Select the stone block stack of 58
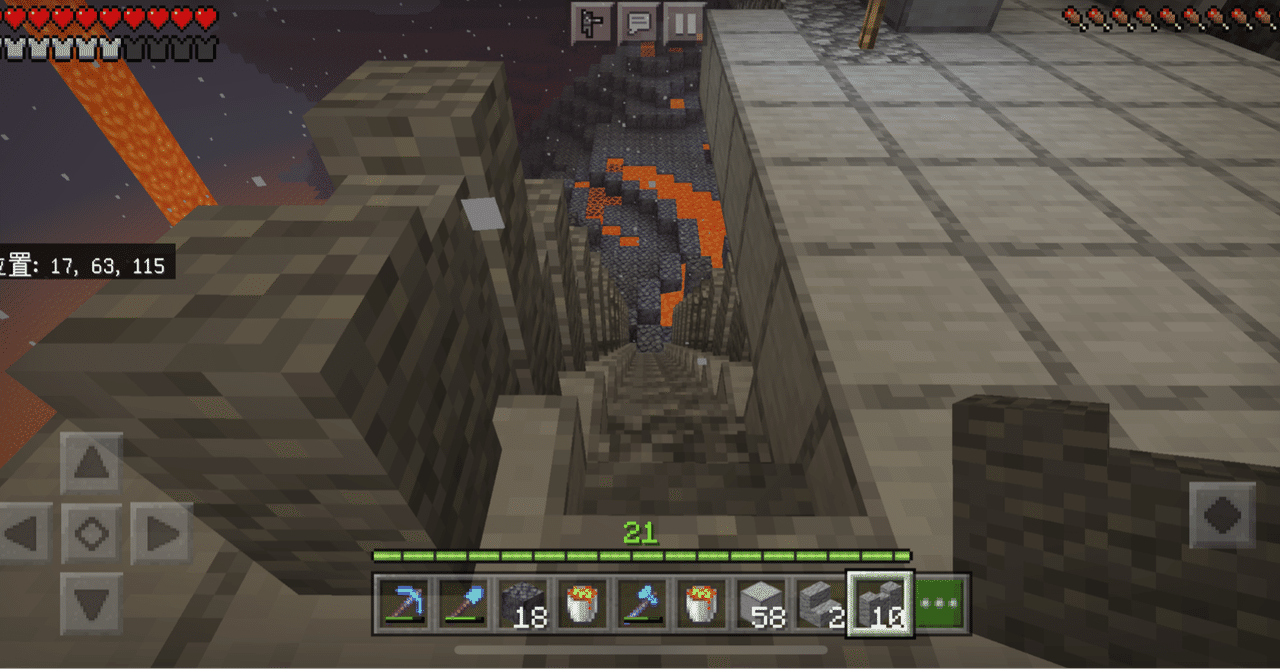Image resolution: width=1280 pixels, height=670 pixels. pos(760,604)
